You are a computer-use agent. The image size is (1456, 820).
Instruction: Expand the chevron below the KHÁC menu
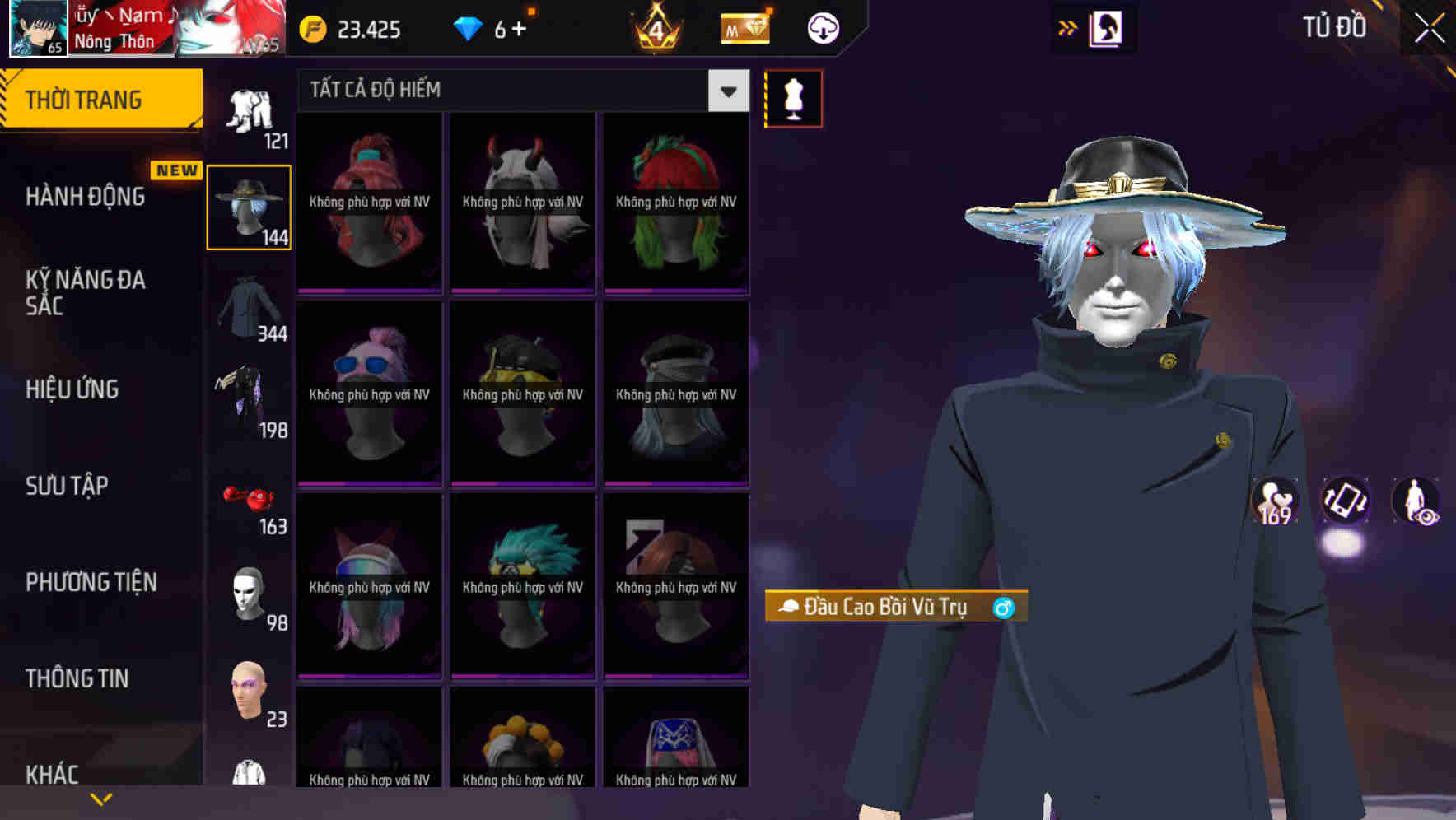(x=101, y=797)
